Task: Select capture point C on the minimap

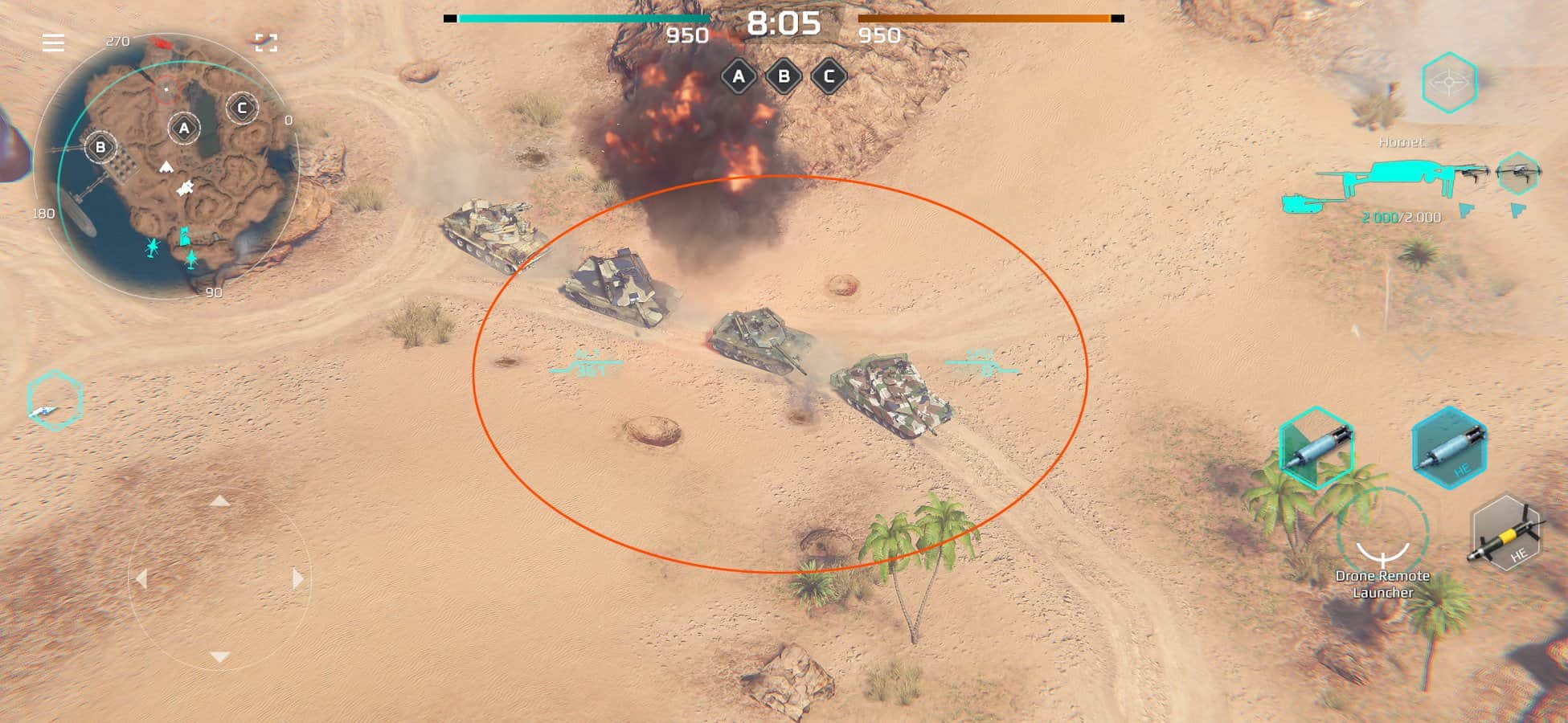Action: click(x=242, y=108)
